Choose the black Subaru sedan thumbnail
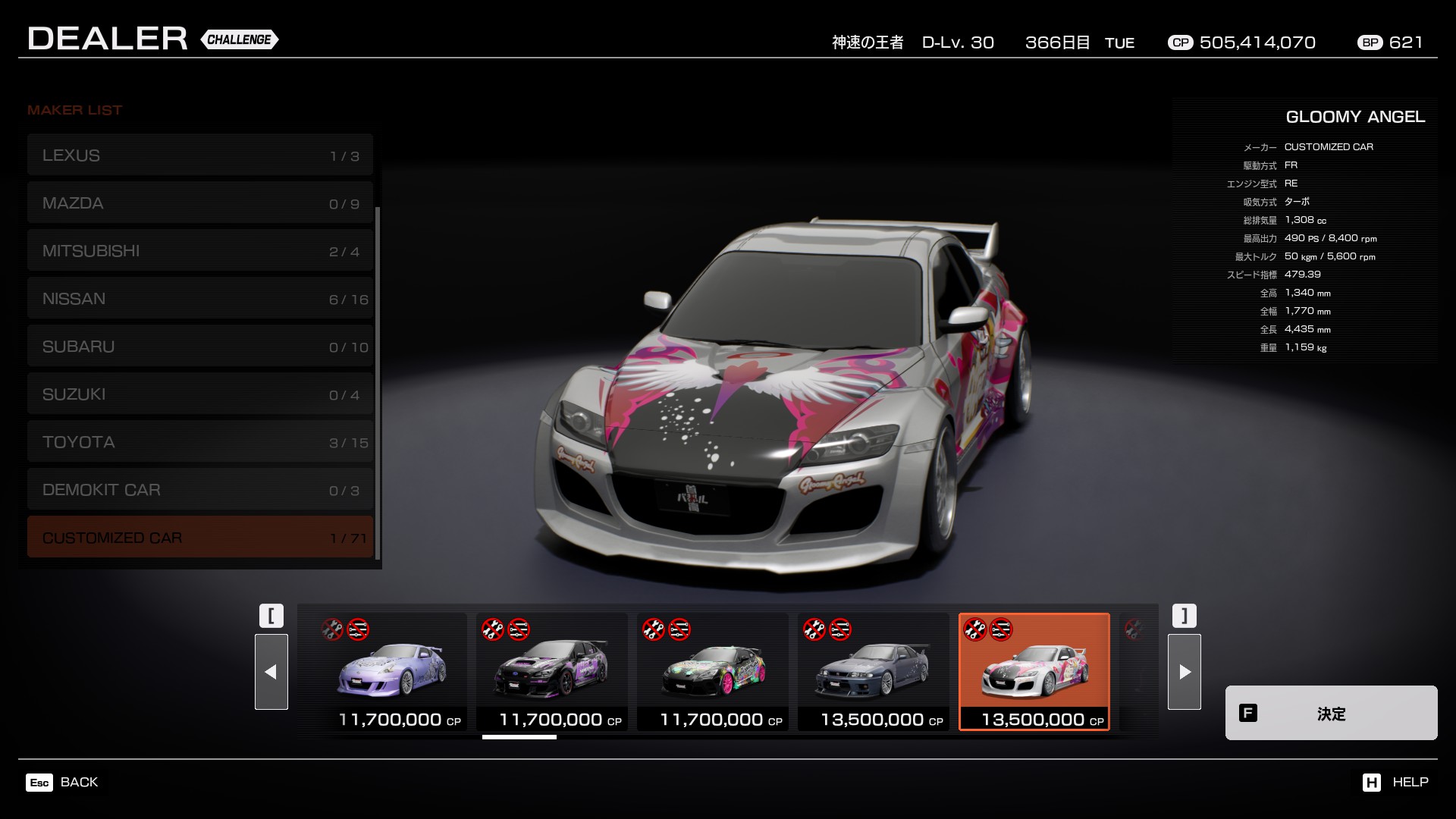Image resolution: width=1456 pixels, height=819 pixels. click(552, 671)
